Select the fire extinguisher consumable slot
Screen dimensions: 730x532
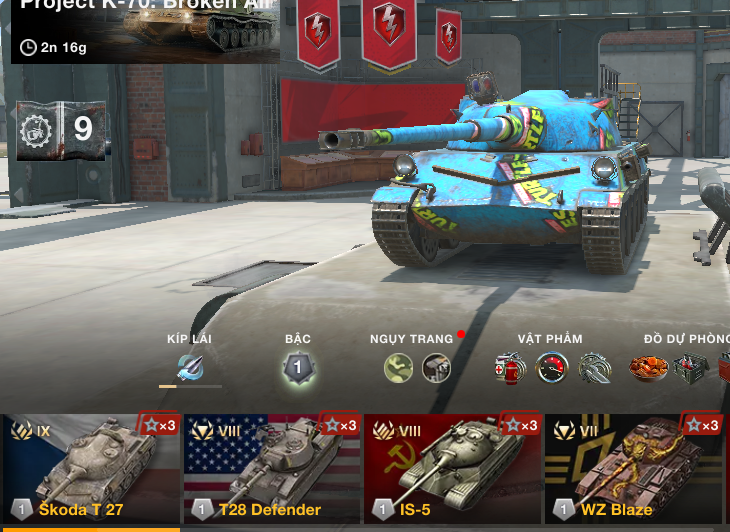509,368
